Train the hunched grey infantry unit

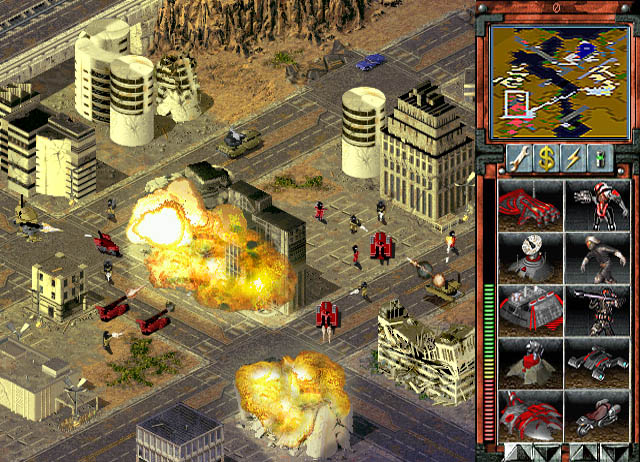click(x=598, y=257)
